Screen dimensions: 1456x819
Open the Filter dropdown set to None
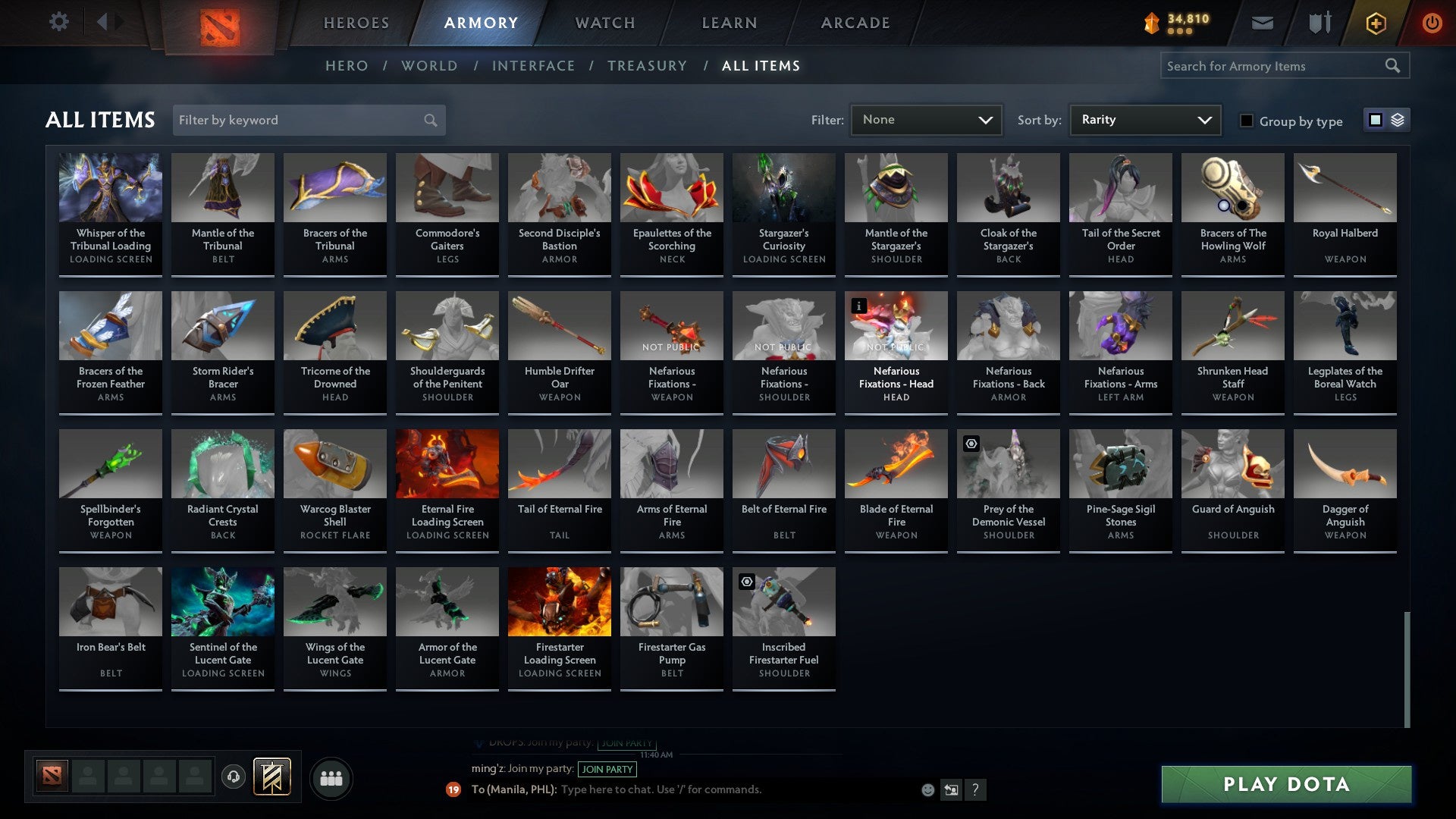(x=926, y=119)
